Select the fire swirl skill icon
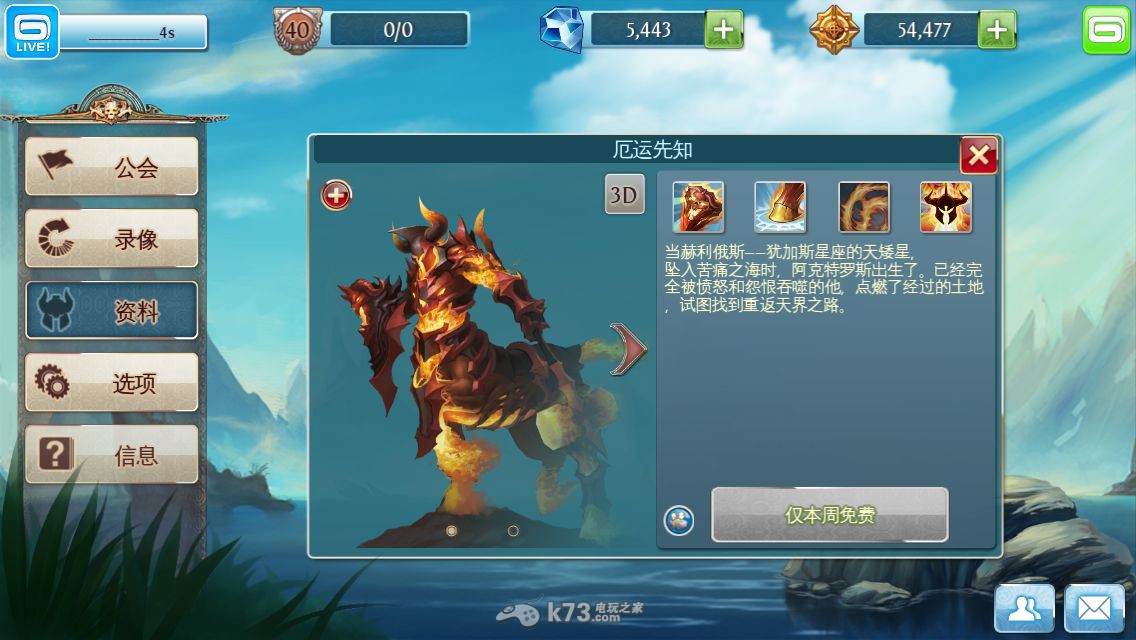The height and width of the screenshot is (640, 1136). pyautogui.click(x=863, y=207)
